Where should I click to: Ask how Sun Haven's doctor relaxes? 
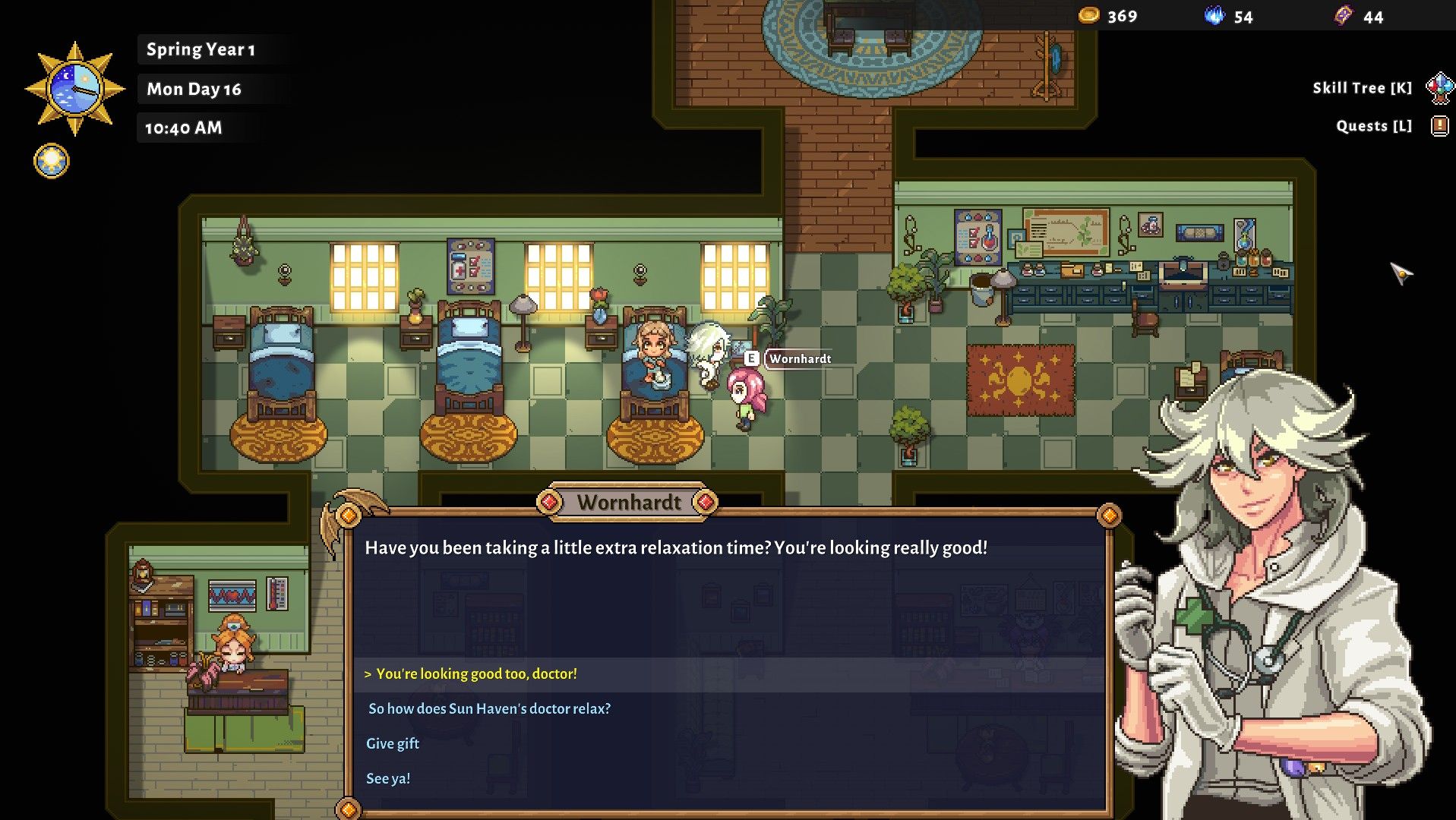(x=489, y=709)
